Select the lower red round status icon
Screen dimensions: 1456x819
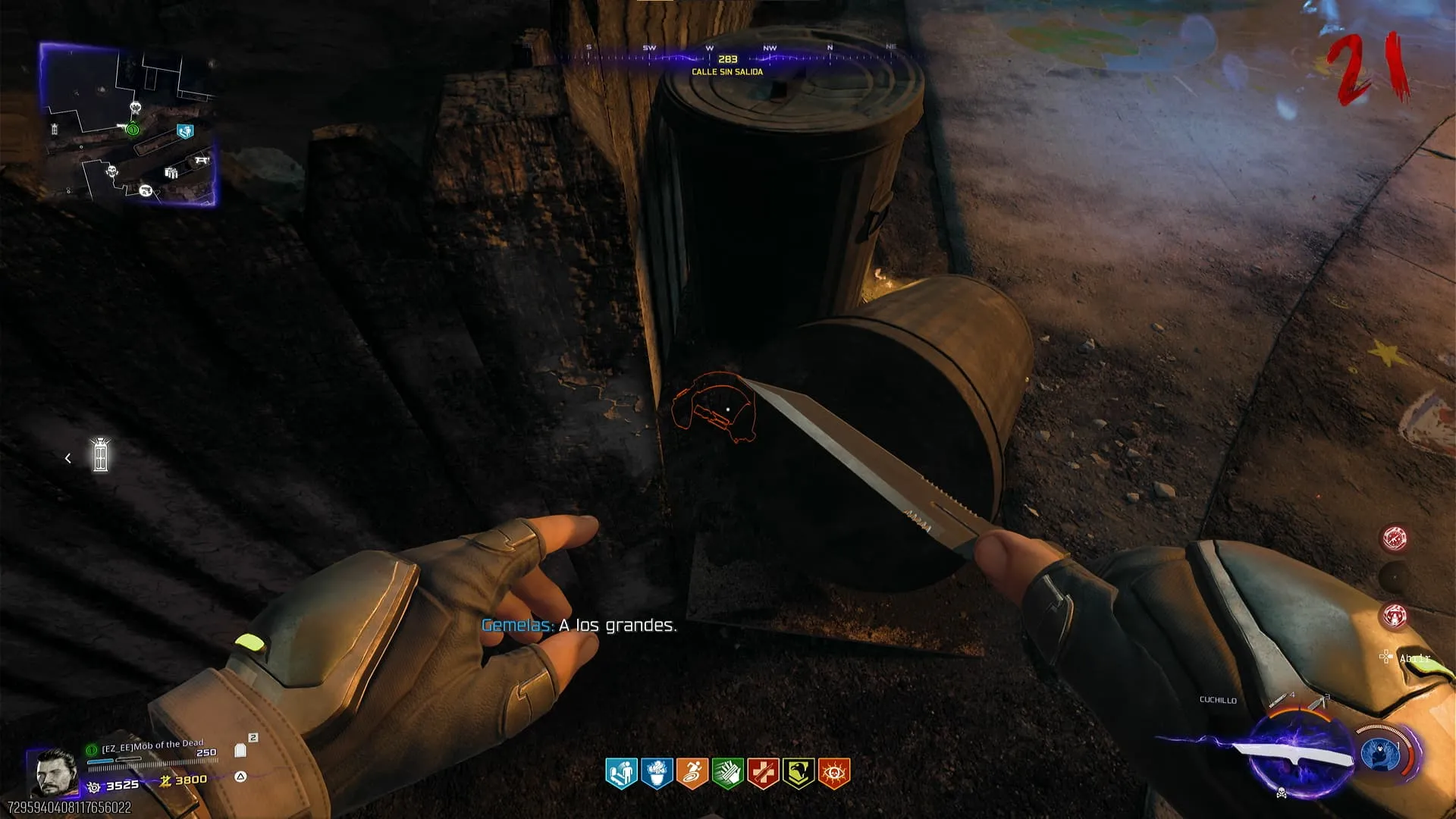click(x=1395, y=615)
